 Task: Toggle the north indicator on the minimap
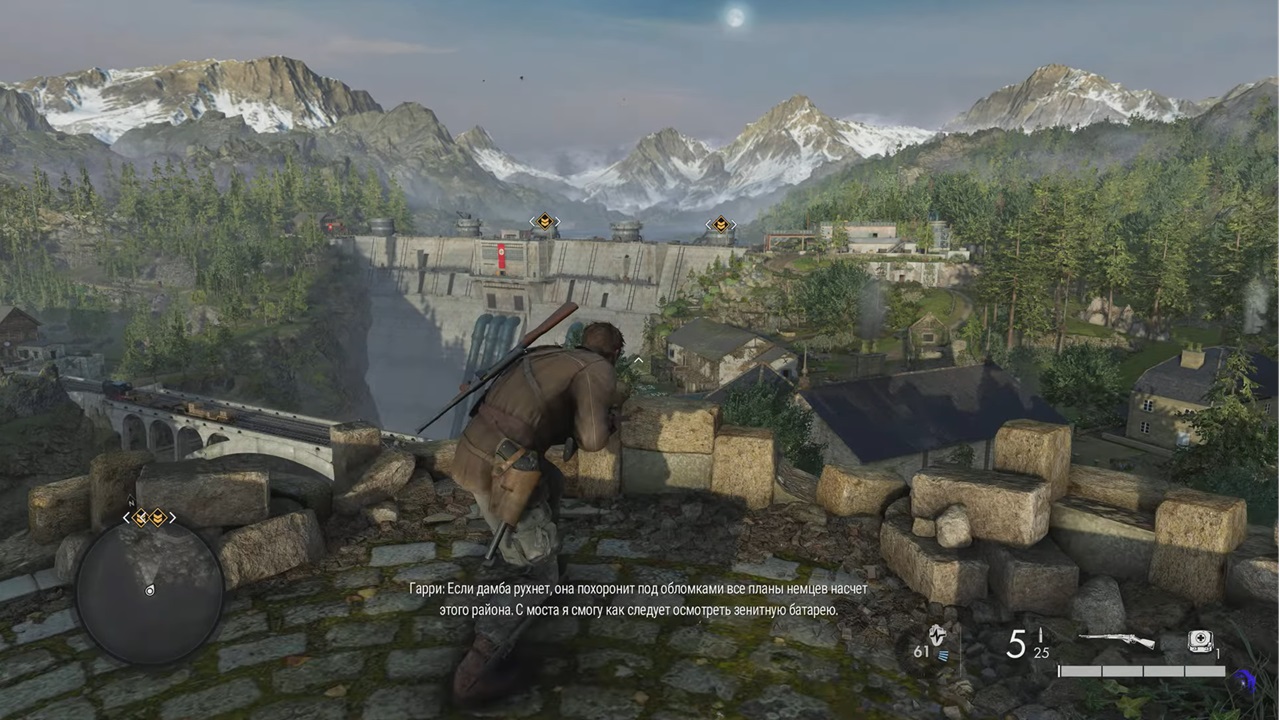[x=131, y=501]
